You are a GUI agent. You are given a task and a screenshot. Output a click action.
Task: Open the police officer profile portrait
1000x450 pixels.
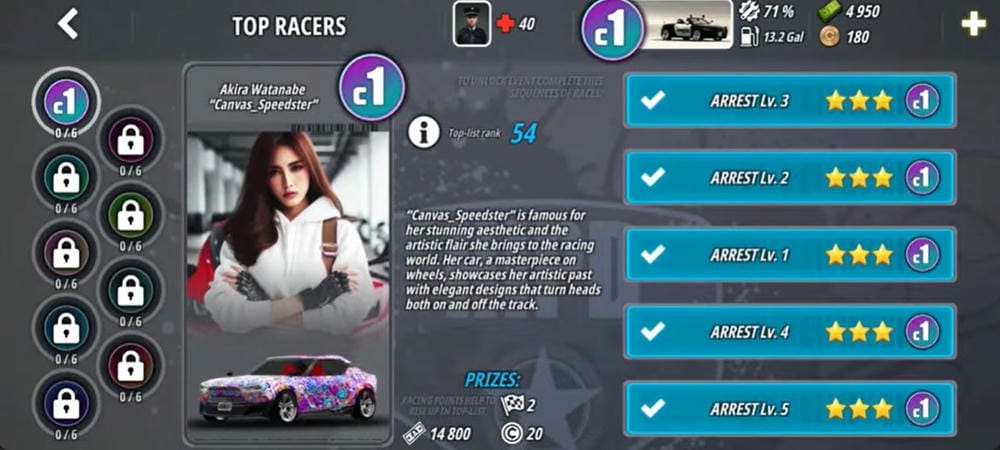471,24
